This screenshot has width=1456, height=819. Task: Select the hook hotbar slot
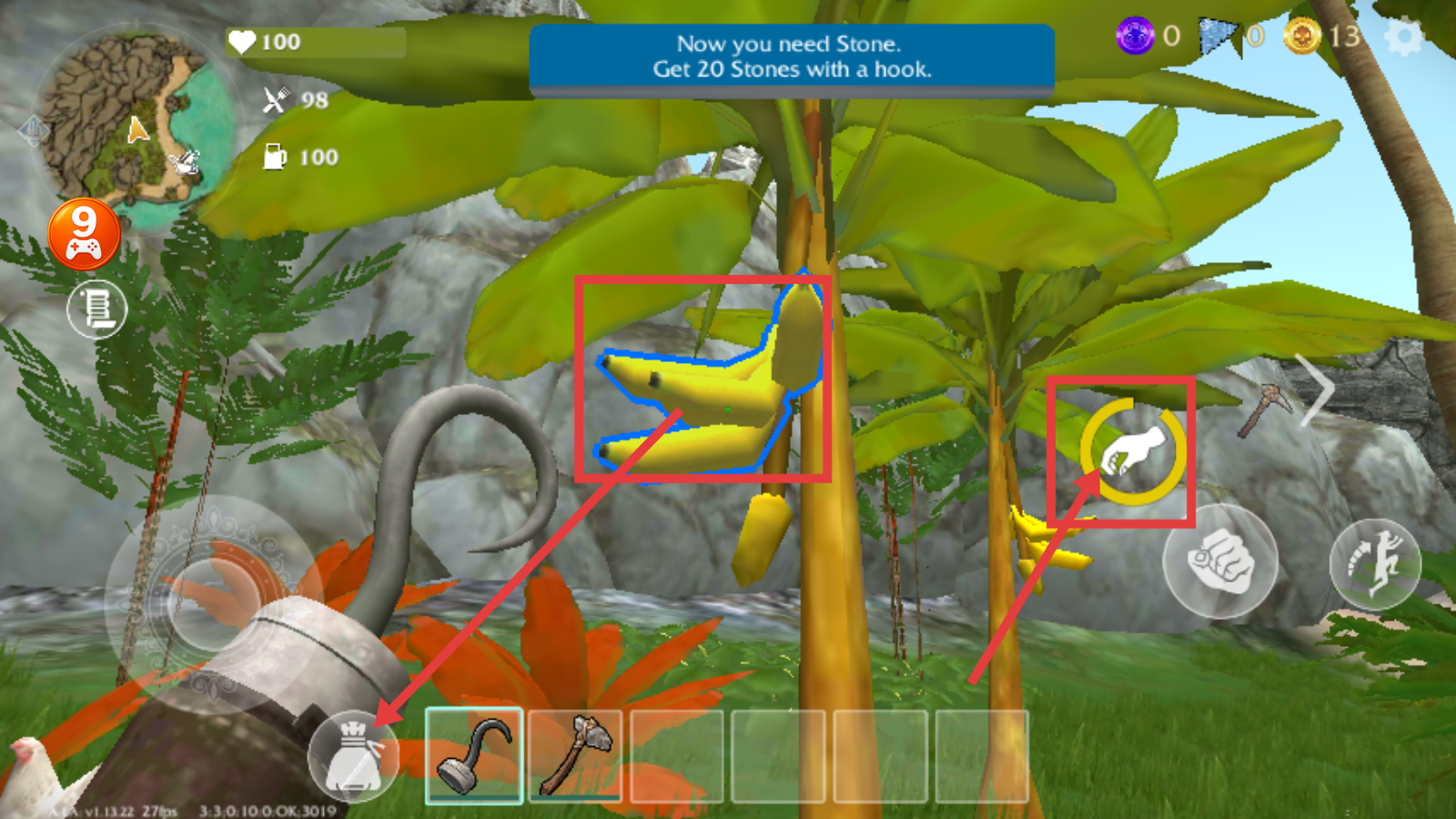tap(474, 755)
